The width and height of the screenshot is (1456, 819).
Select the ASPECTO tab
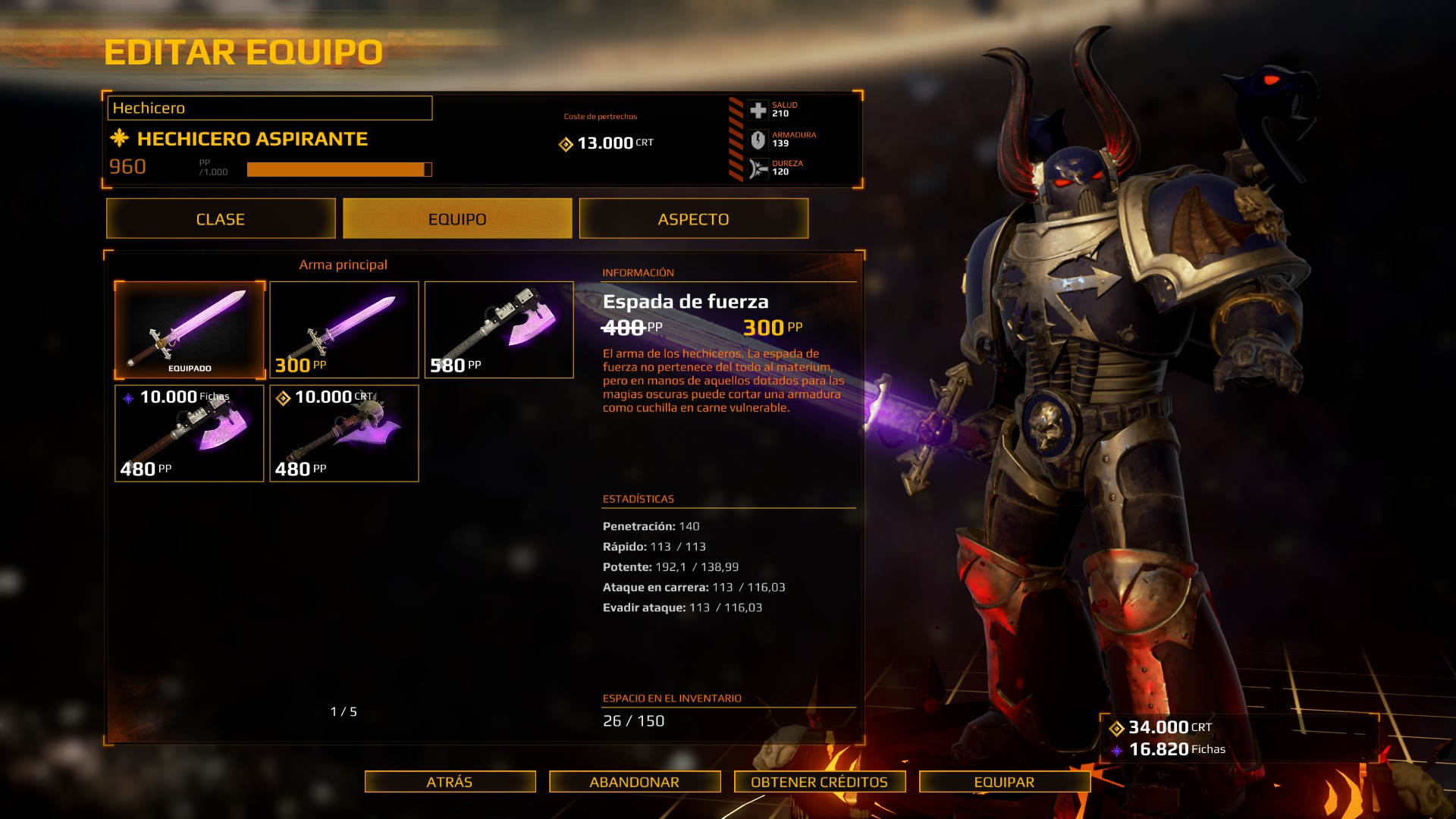tap(693, 219)
